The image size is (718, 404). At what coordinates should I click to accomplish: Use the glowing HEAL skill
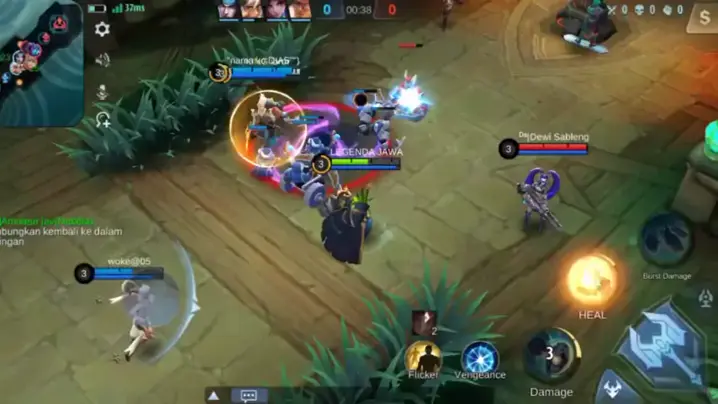click(x=592, y=280)
